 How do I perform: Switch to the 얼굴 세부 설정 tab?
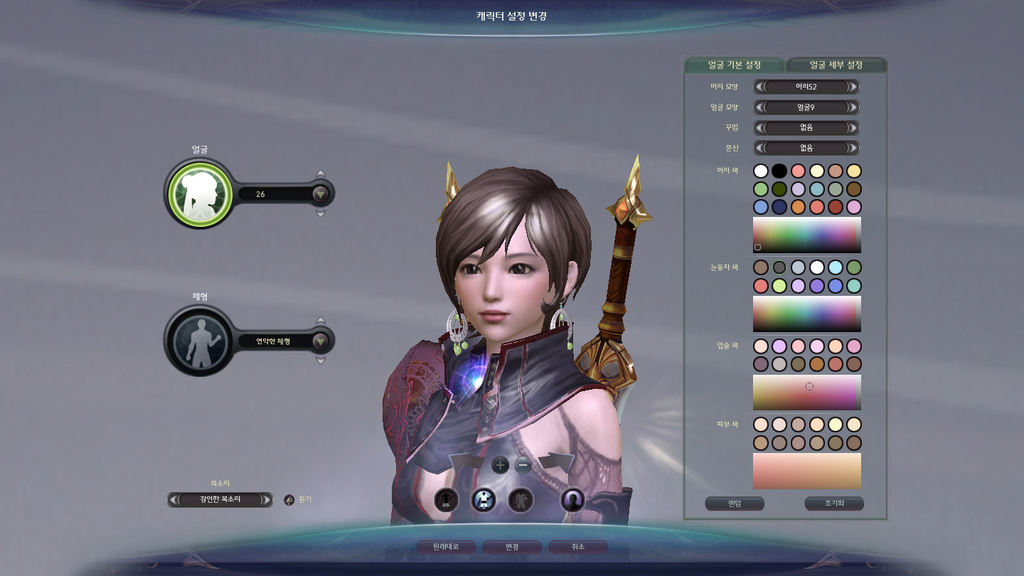(x=836, y=65)
